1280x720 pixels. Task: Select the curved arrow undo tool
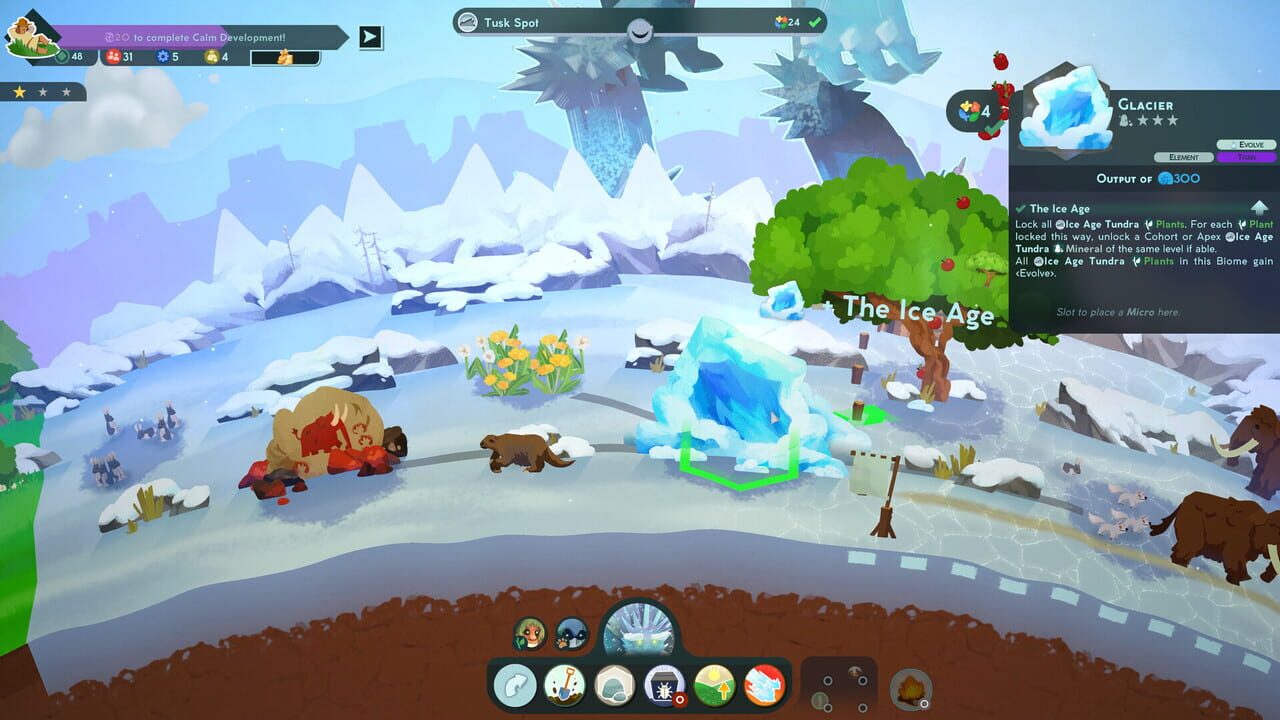[515, 685]
